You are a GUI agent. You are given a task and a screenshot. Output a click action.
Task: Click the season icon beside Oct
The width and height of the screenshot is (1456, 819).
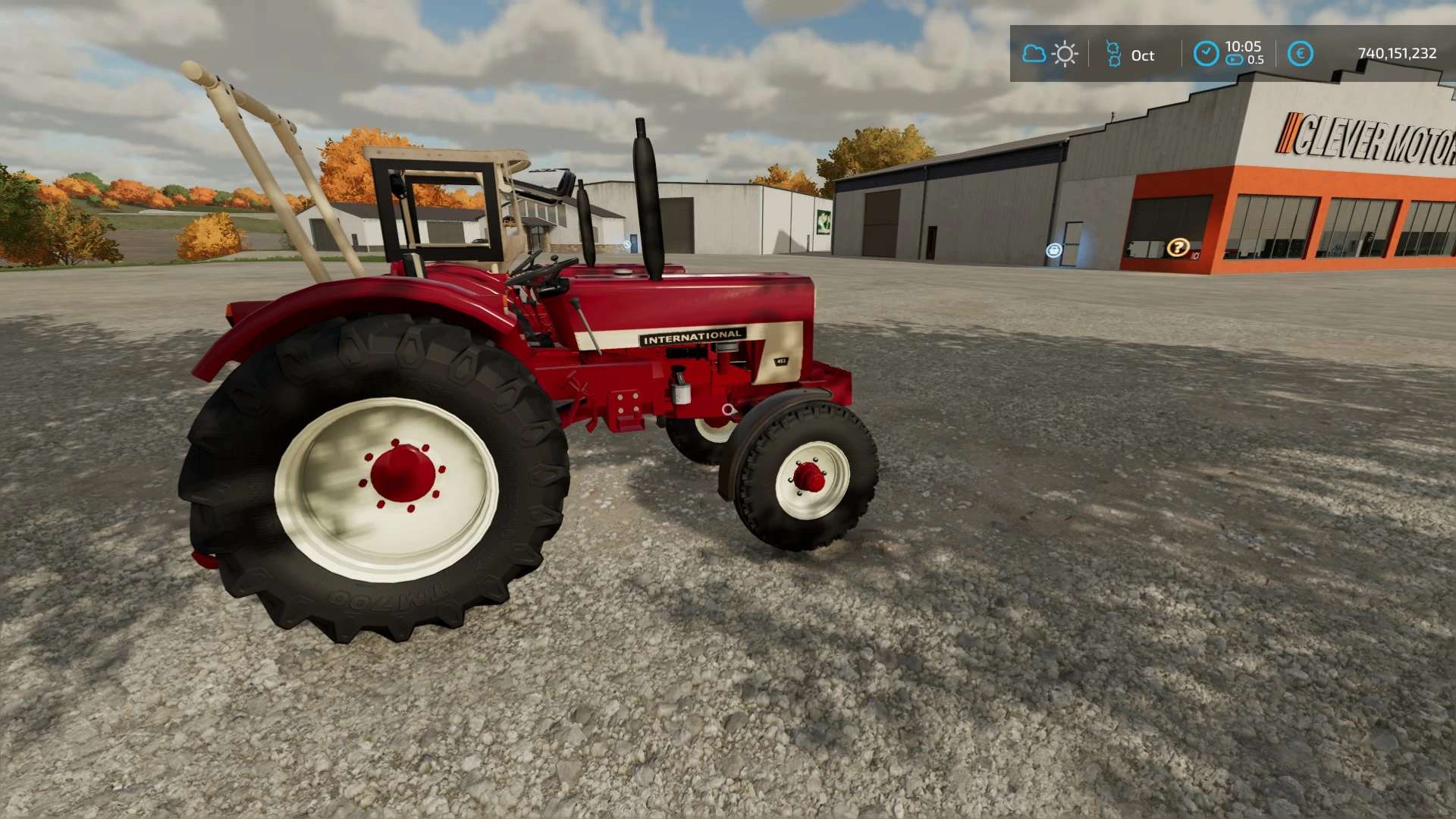[1113, 55]
